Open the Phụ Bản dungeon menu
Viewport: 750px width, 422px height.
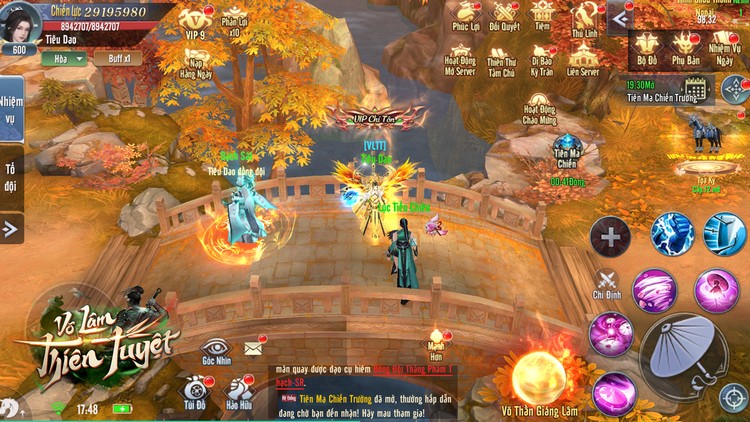click(x=685, y=46)
